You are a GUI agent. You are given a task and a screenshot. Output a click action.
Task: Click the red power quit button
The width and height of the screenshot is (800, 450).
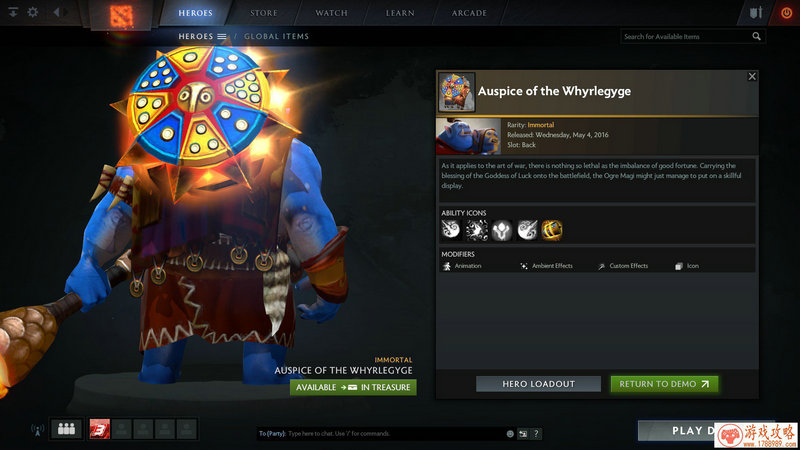pos(784,13)
